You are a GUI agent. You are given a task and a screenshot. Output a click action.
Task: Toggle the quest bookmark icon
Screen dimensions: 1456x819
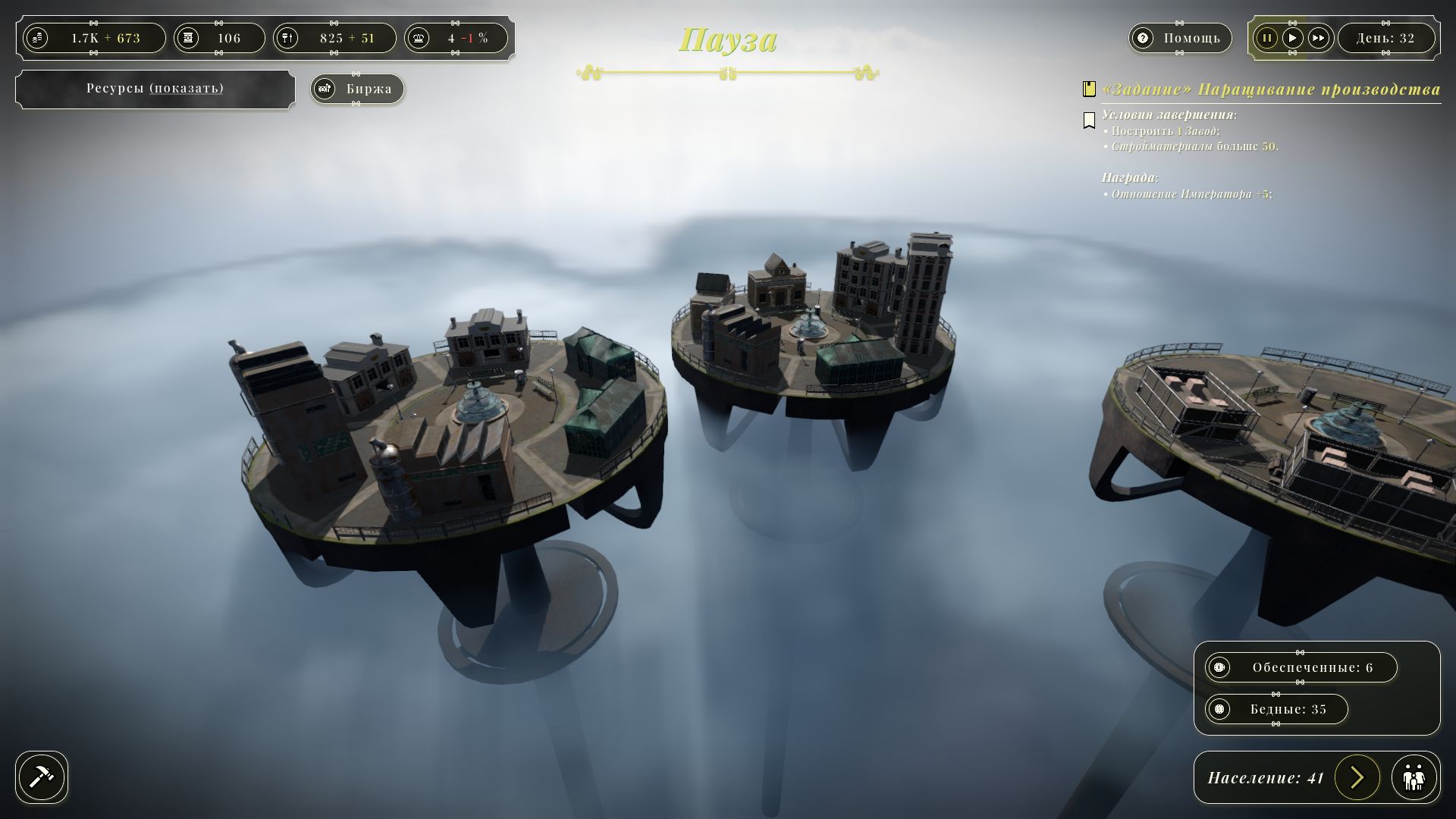click(x=1090, y=120)
